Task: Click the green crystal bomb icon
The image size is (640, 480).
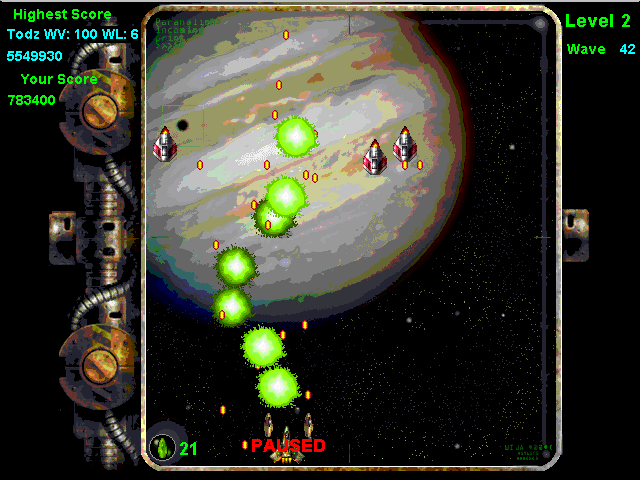Action: coord(162,447)
